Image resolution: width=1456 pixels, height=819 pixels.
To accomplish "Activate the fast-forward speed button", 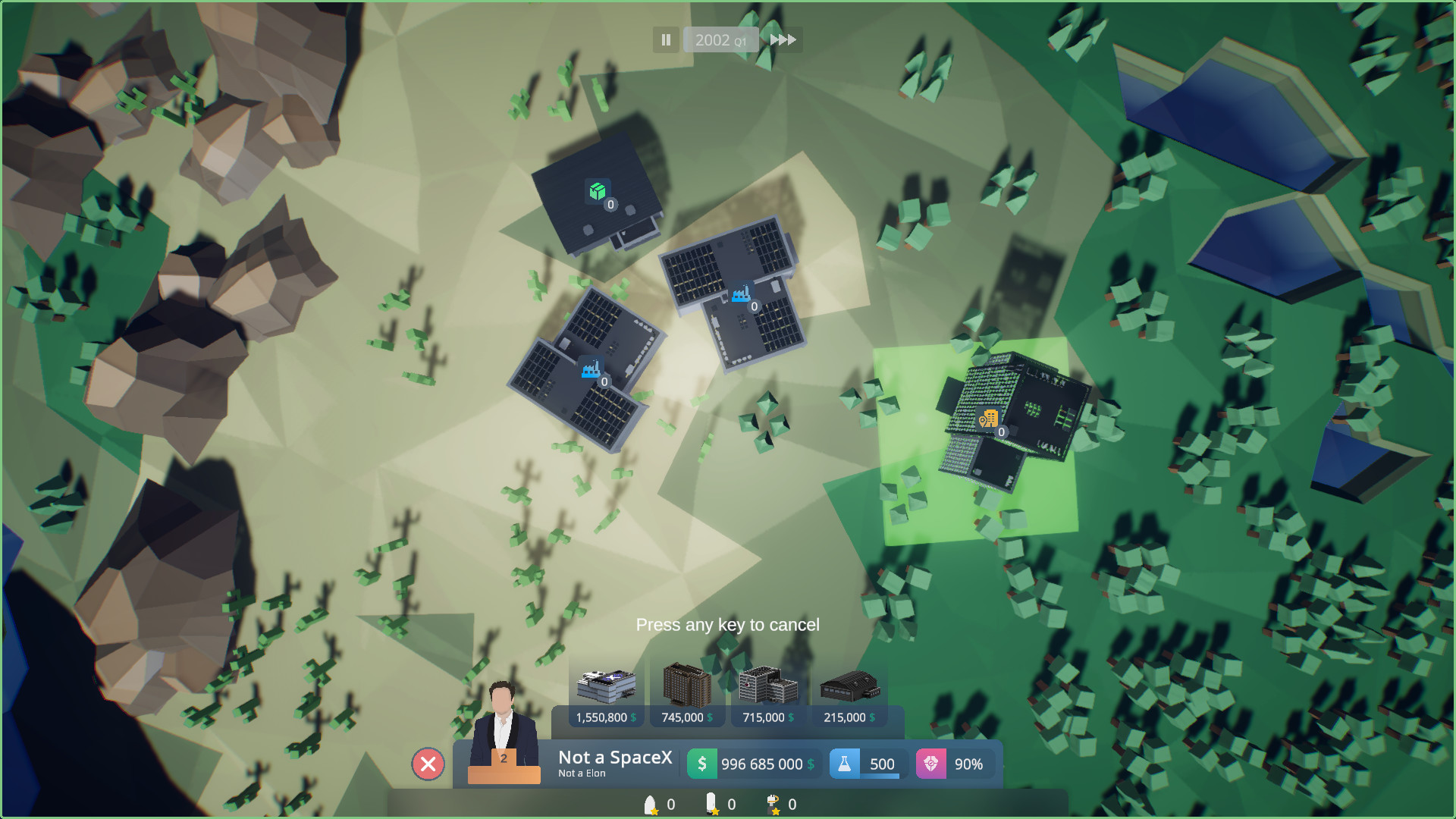I will (783, 40).
